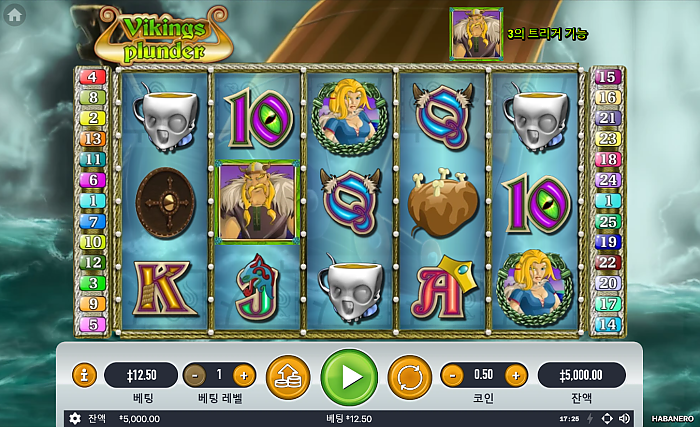Select payline number 5 marker
Screen dimensions: 700x427
tap(92, 324)
